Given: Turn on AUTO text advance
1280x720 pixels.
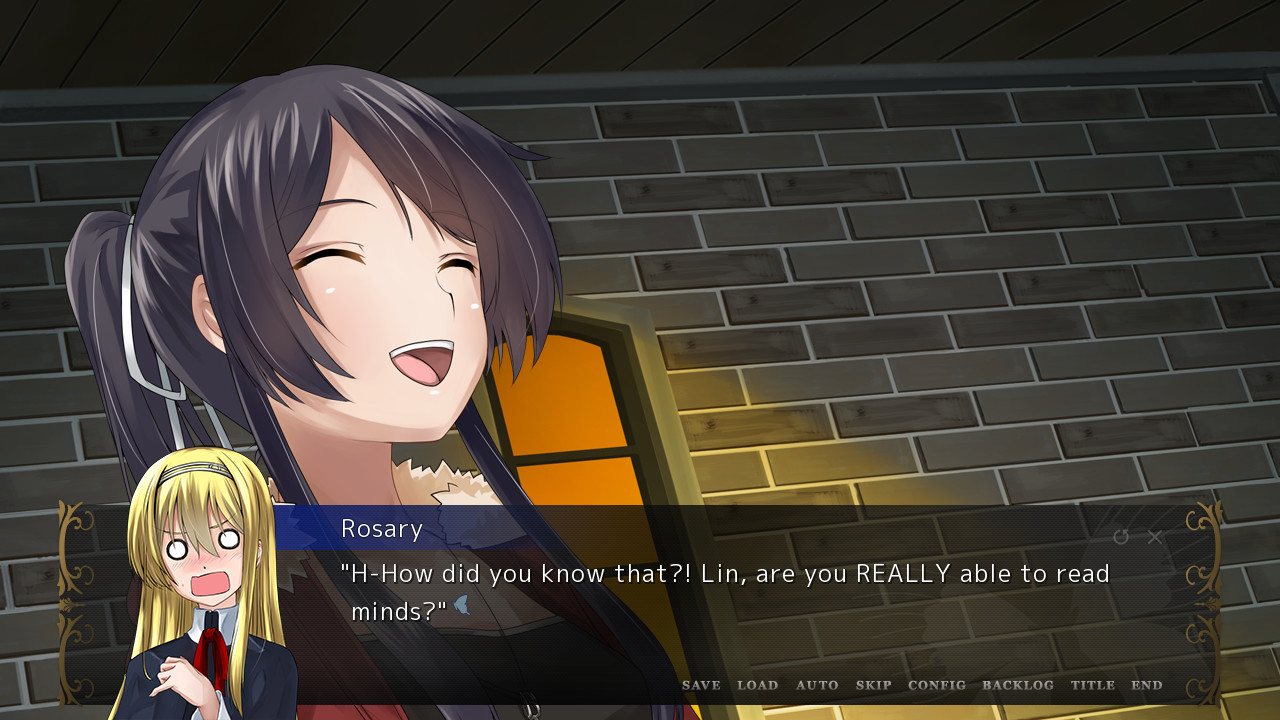Looking at the screenshot, I should [817, 685].
